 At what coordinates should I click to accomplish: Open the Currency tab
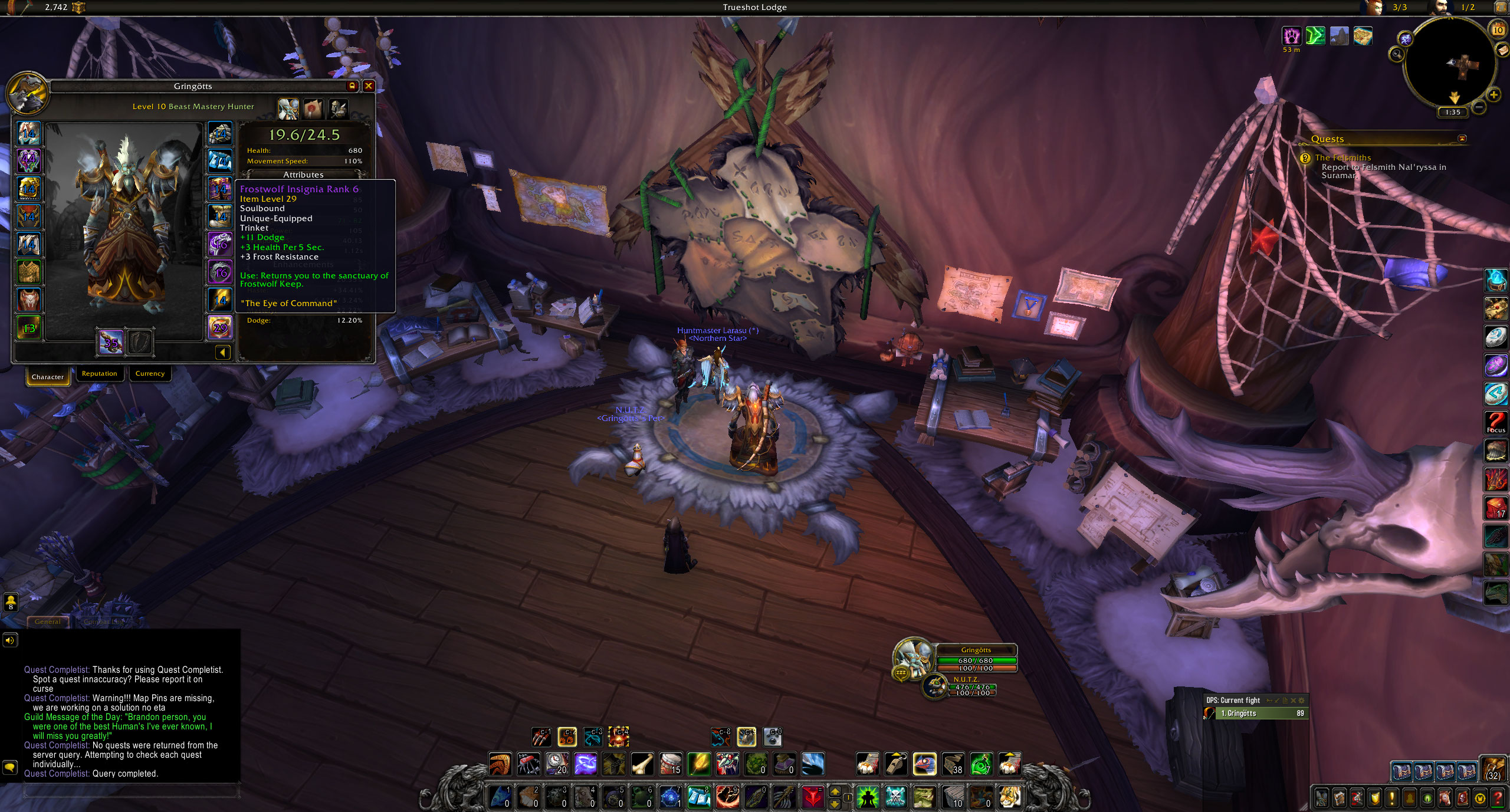click(150, 374)
